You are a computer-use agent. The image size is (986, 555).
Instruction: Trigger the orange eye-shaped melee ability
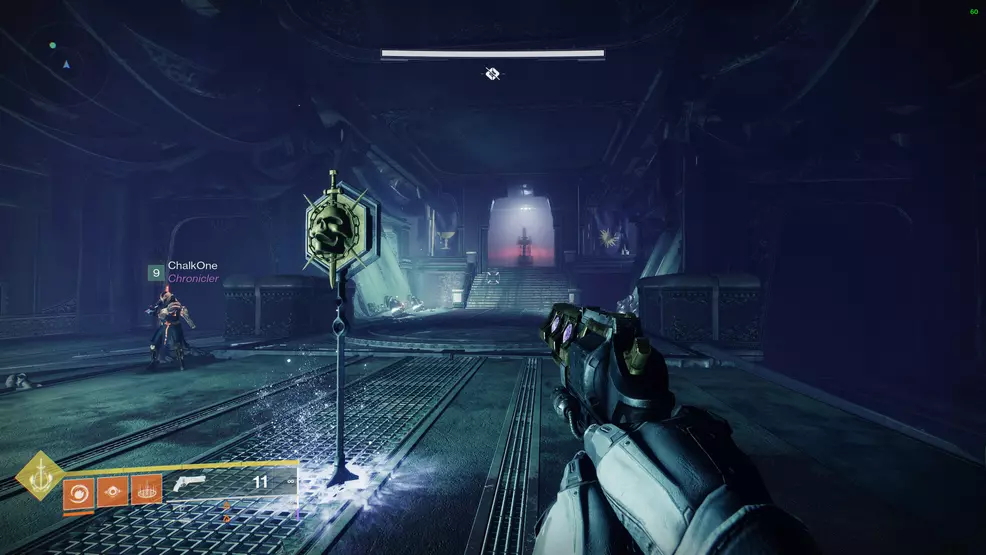[x=112, y=491]
